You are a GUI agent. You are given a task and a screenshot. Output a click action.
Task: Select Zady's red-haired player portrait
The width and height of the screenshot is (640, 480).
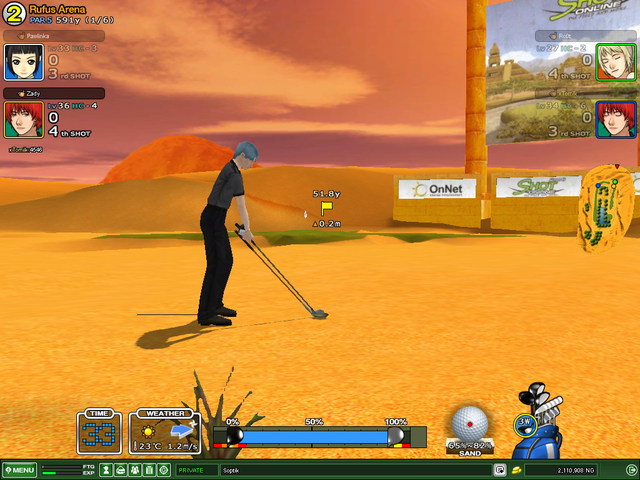(22, 120)
